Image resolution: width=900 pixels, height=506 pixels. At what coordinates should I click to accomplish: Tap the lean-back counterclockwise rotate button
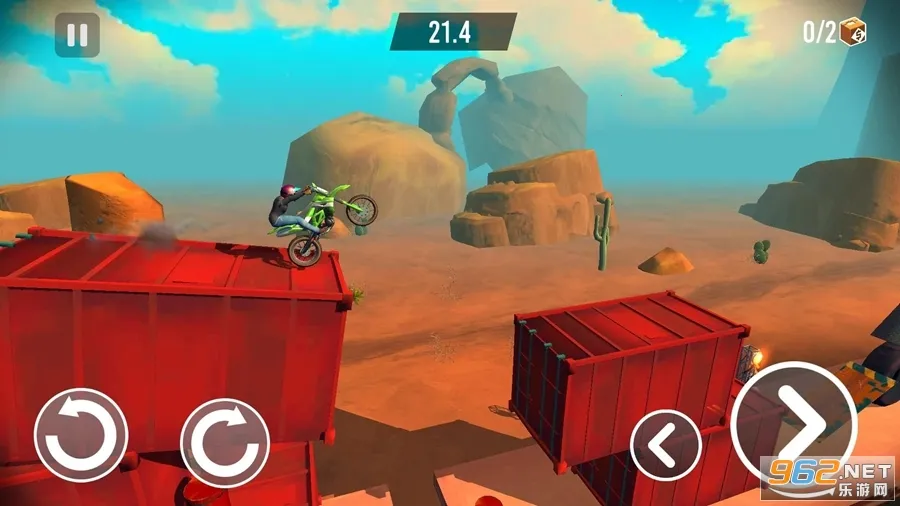[81, 435]
